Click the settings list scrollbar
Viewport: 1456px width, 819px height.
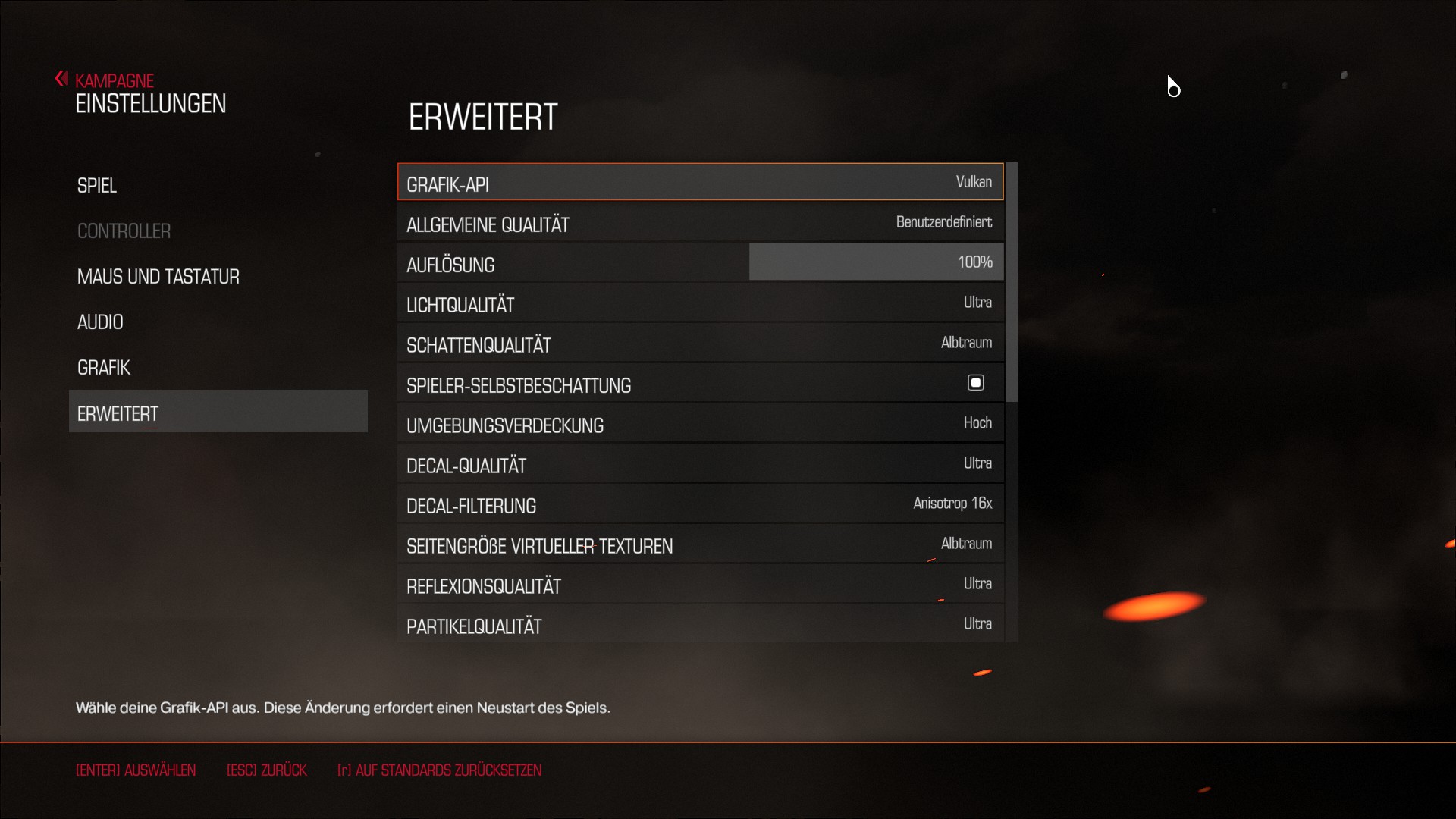1012,282
